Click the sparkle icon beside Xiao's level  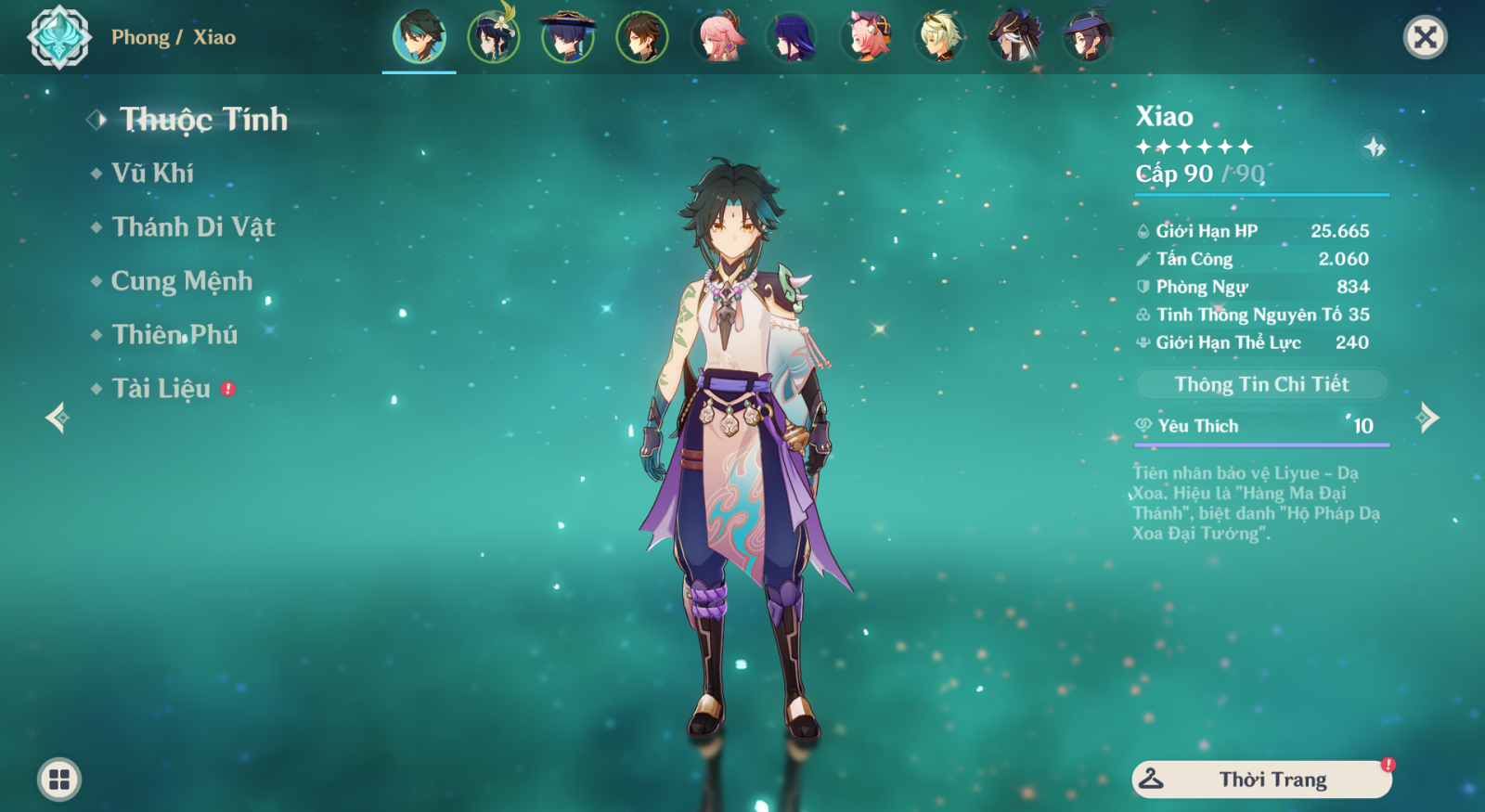click(x=1375, y=147)
